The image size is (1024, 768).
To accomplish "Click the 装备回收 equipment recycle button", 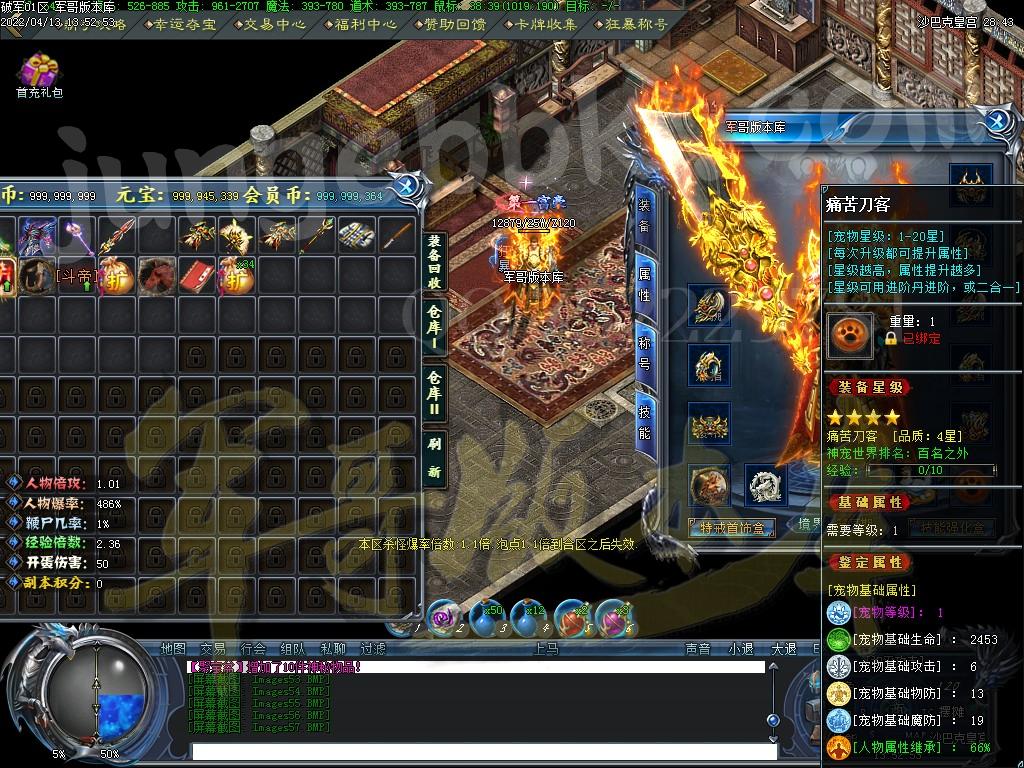I will click(434, 263).
